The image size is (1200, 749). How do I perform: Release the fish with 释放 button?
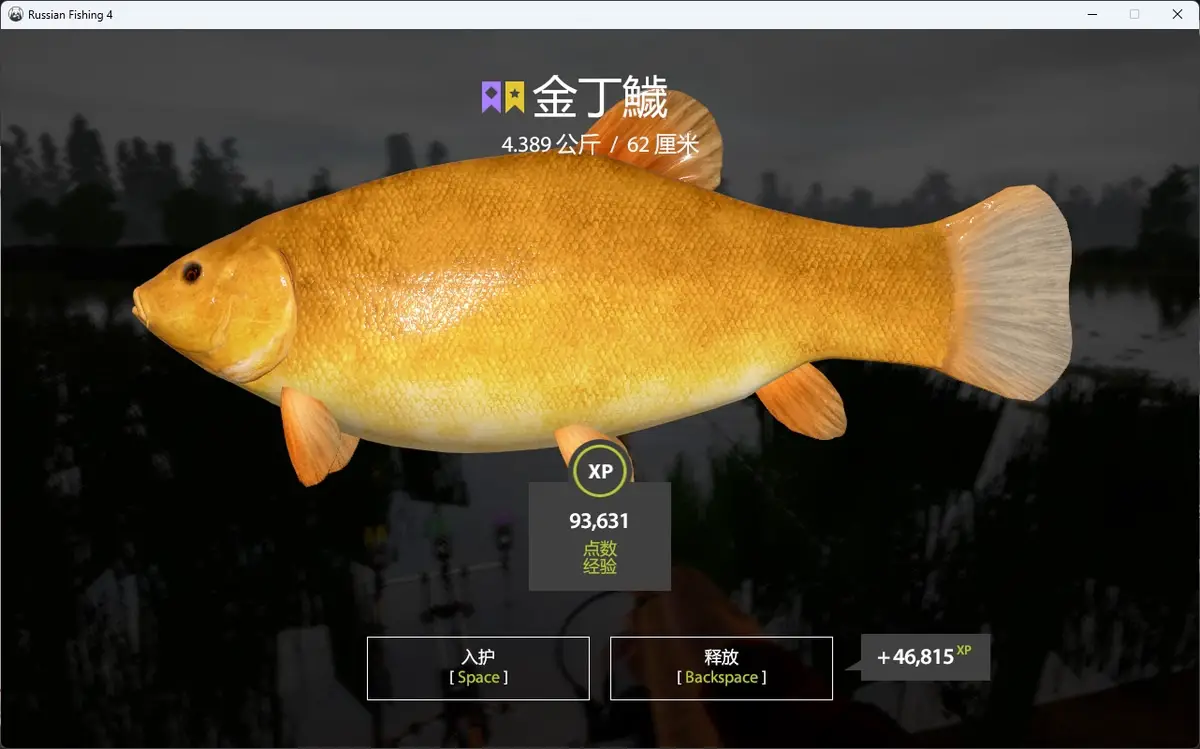pos(721,668)
